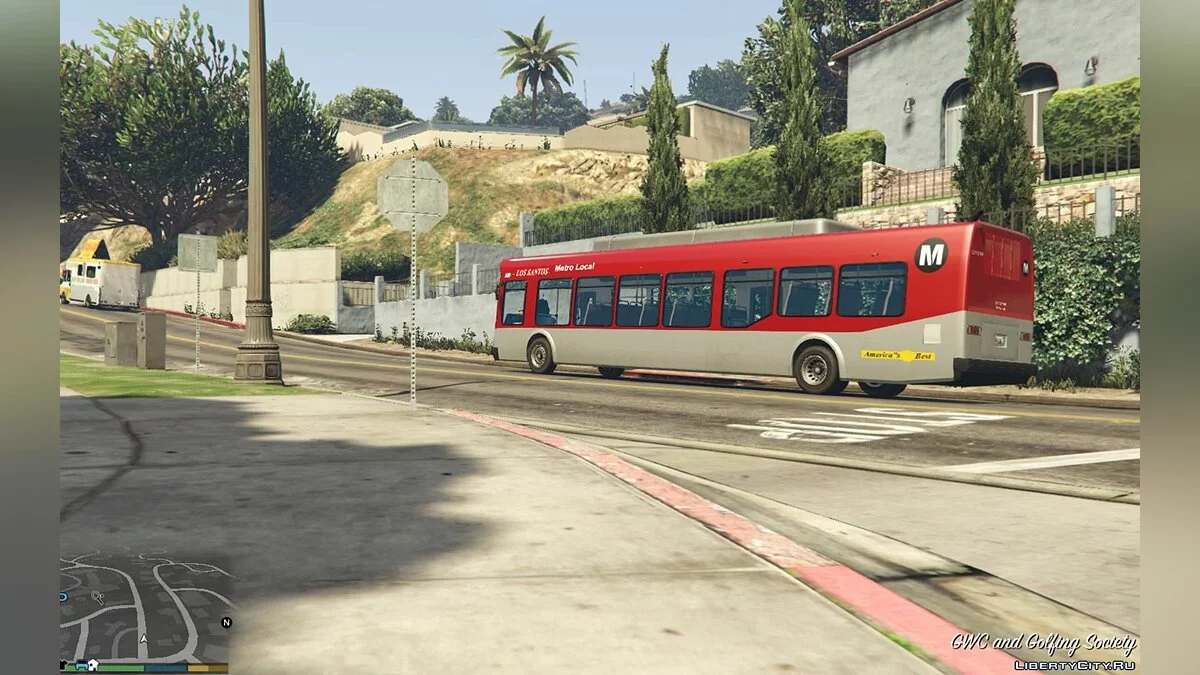
Task: Click the minimap's north compass marker
Action: point(226,622)
